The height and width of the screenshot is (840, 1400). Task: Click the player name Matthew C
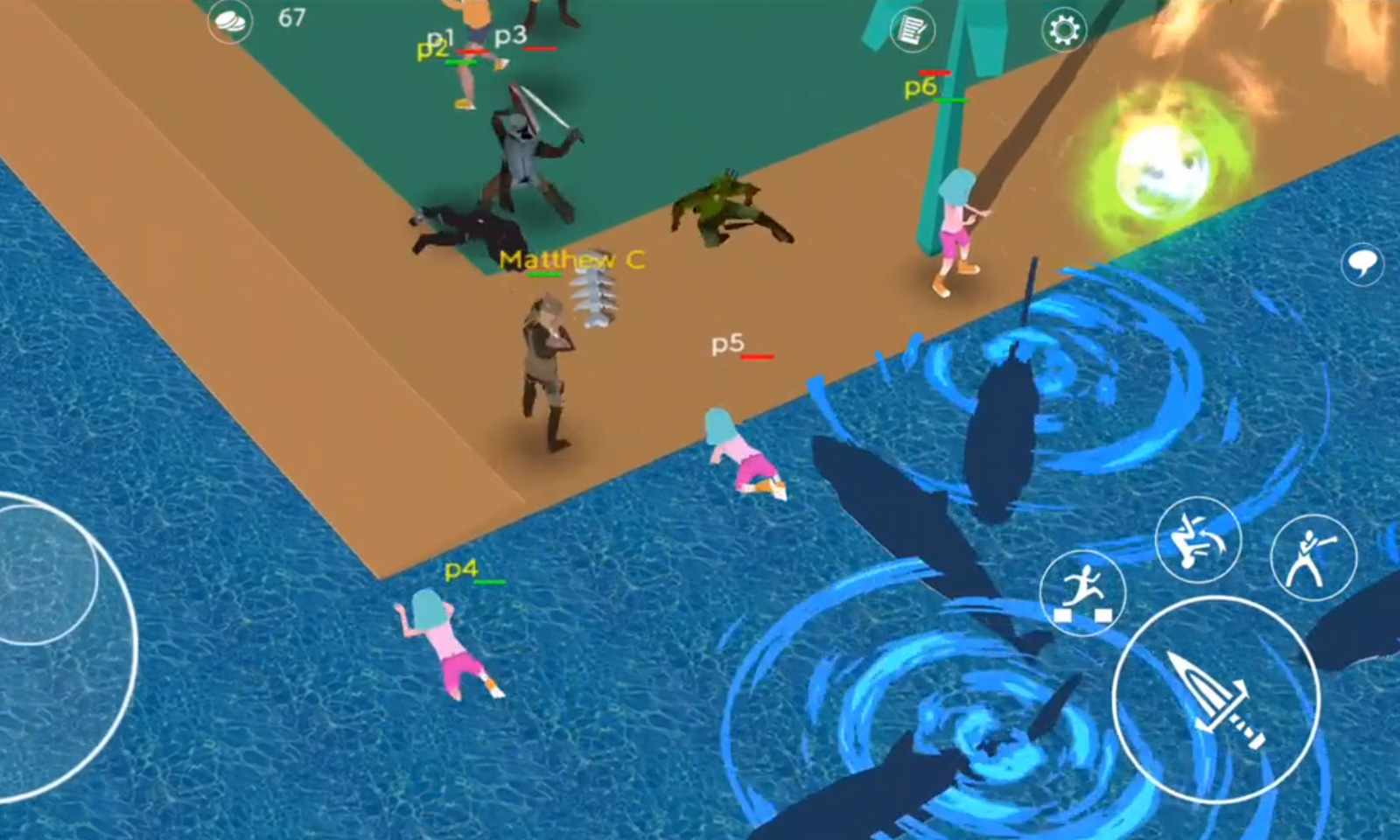tap(570, 260)
